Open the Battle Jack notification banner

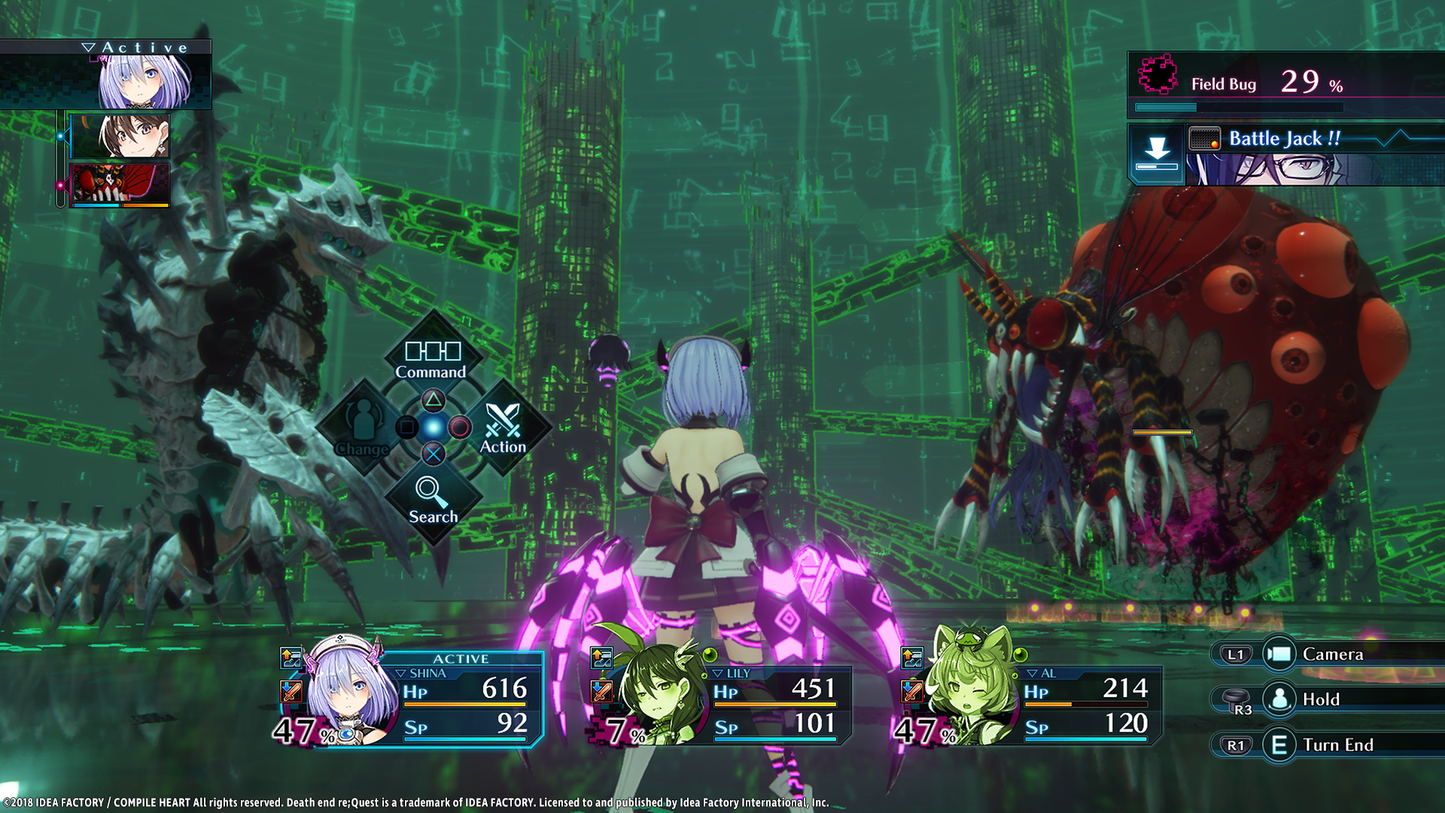point(1300,138)
